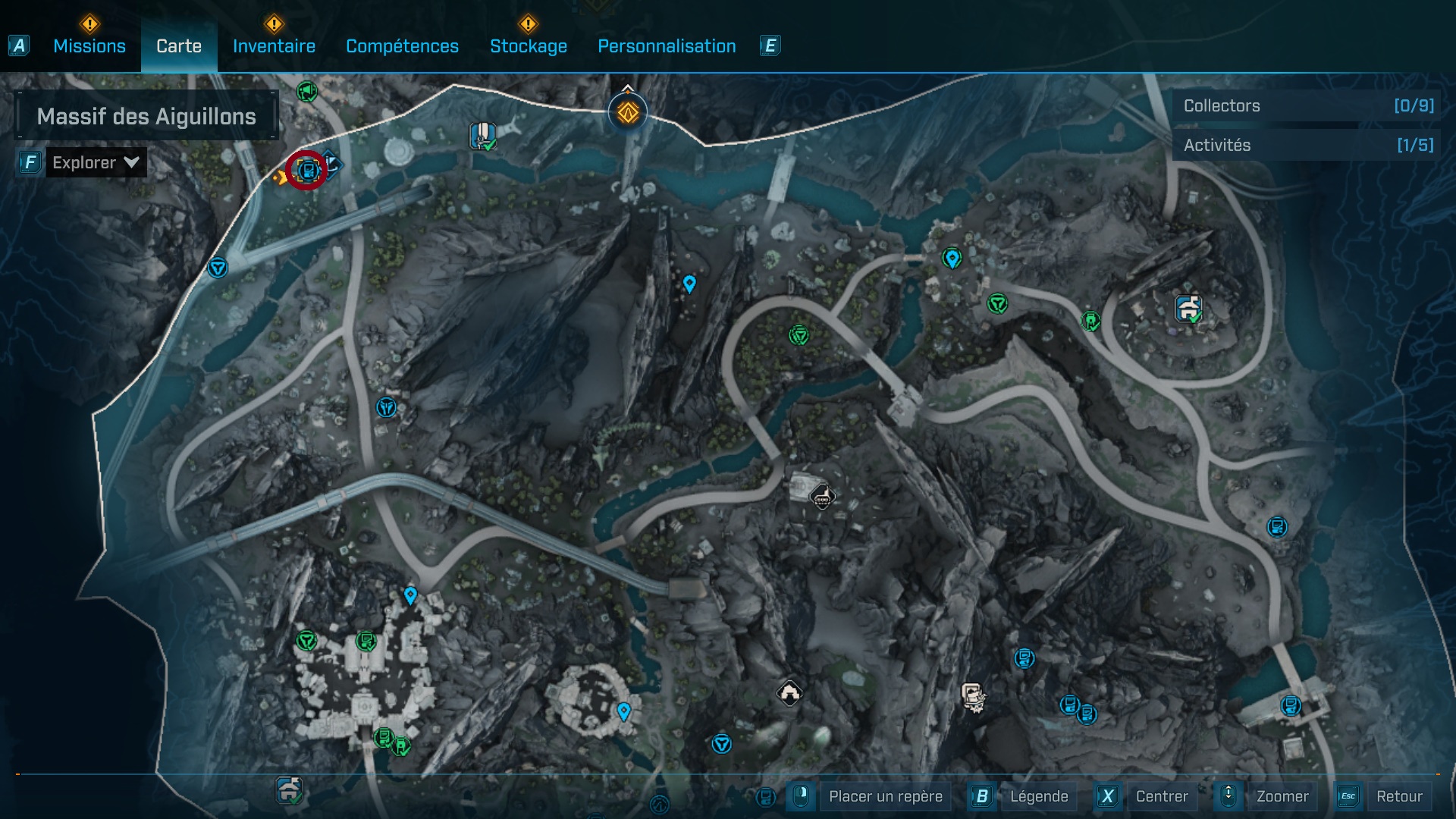Image resolution: width=1456 pixels, height=819 pixels.
Task: Switch to the Missions tab
Action: [89, 46]
